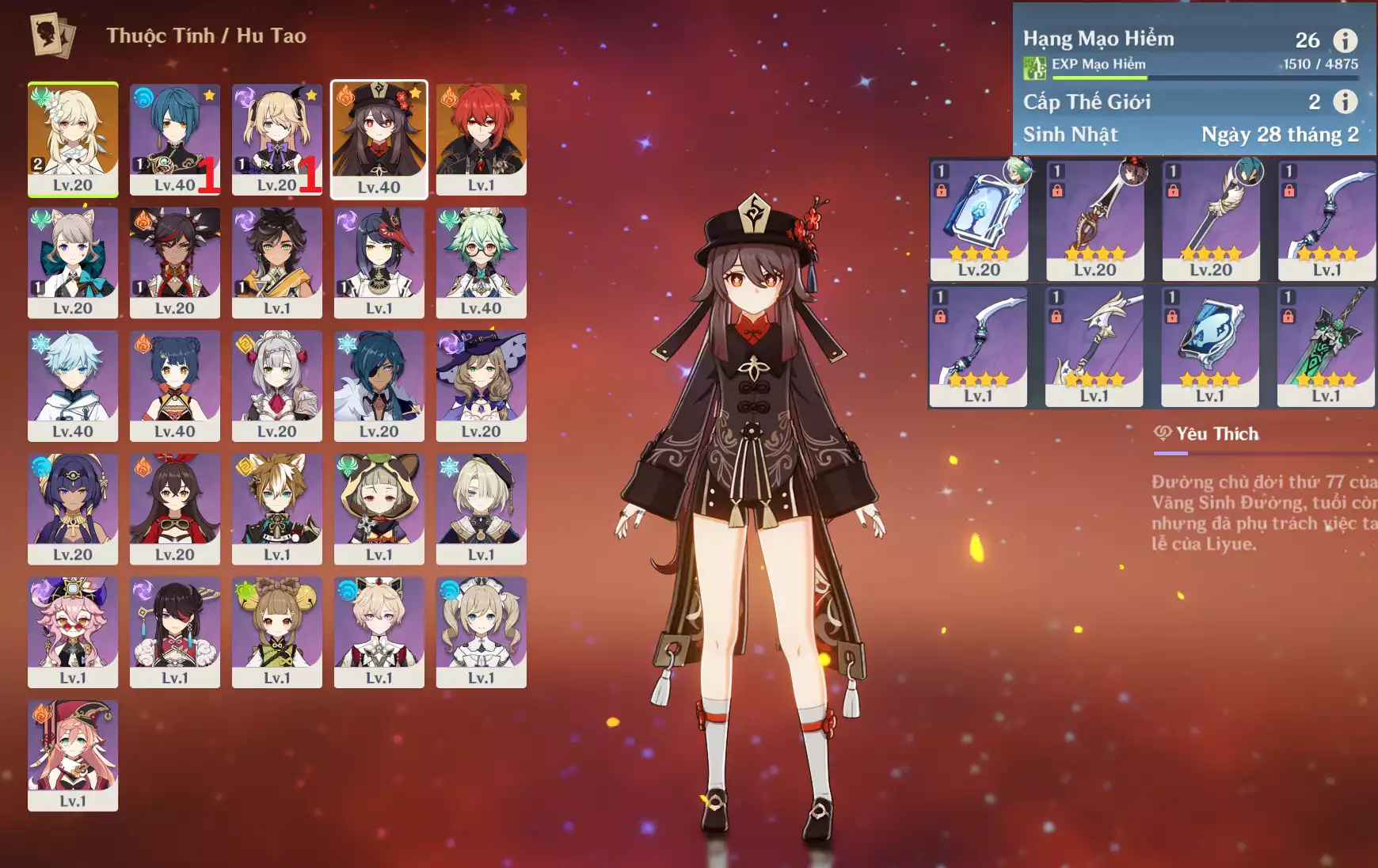Select the Lumine traveler portrait
The height and width of the screenshot is (868, 1378).
73,139
